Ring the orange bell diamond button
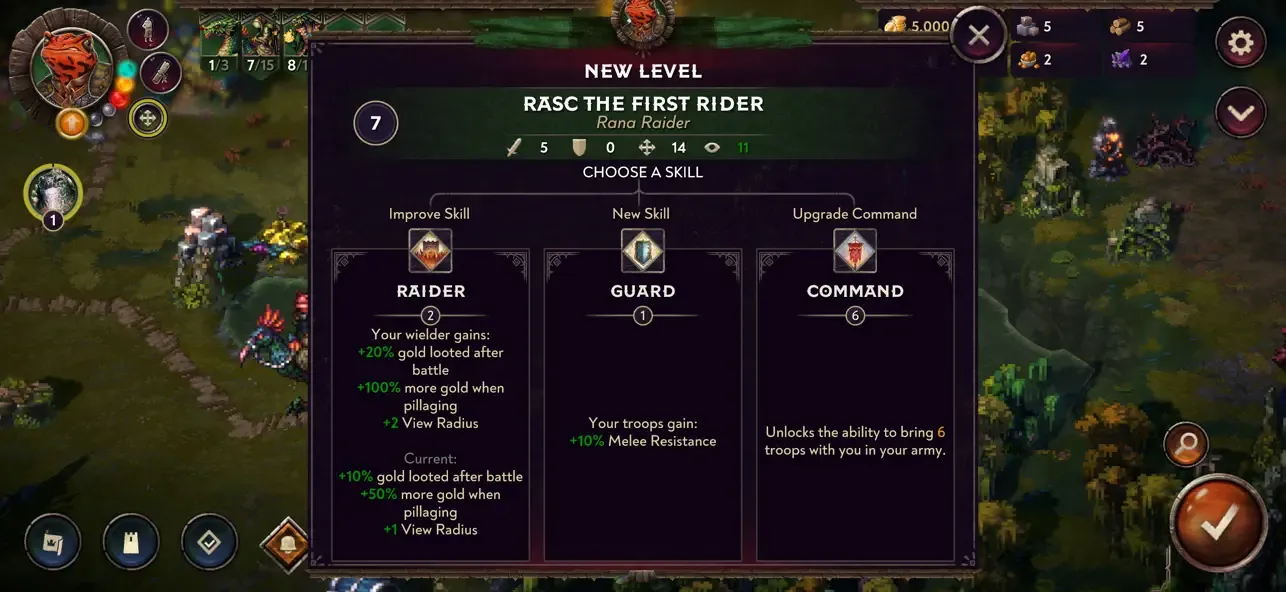1286x592 pixels. (x=286, y=544)
